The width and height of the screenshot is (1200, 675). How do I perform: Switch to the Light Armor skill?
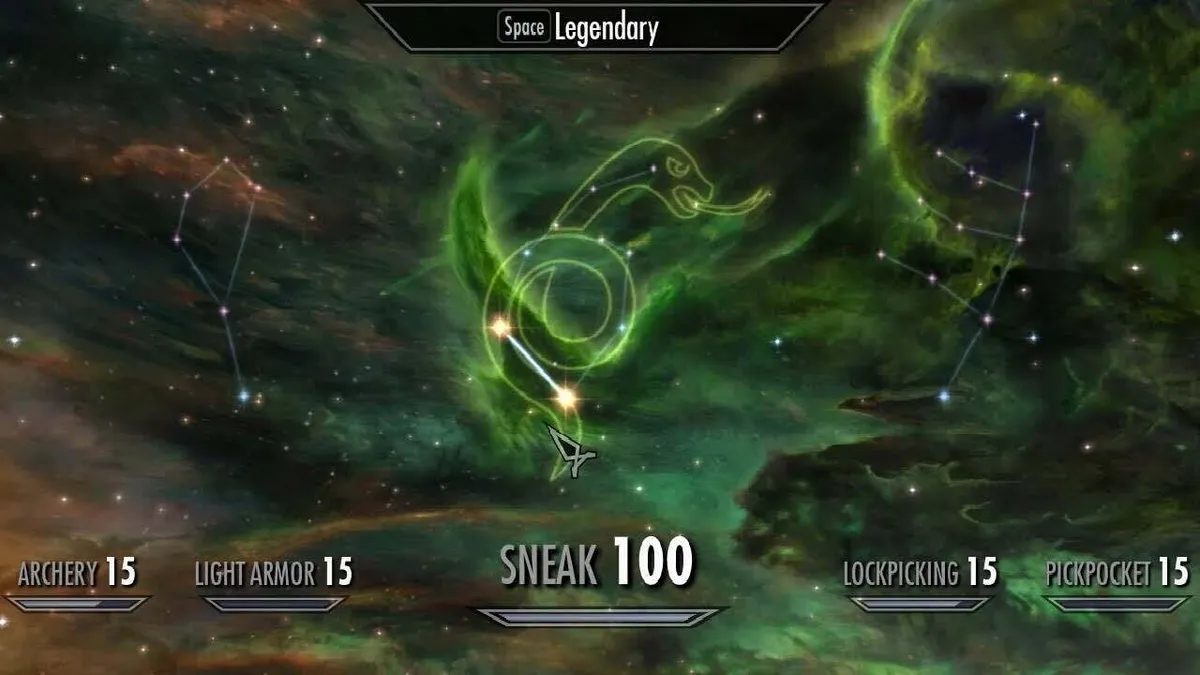click(x=273, y=573)
